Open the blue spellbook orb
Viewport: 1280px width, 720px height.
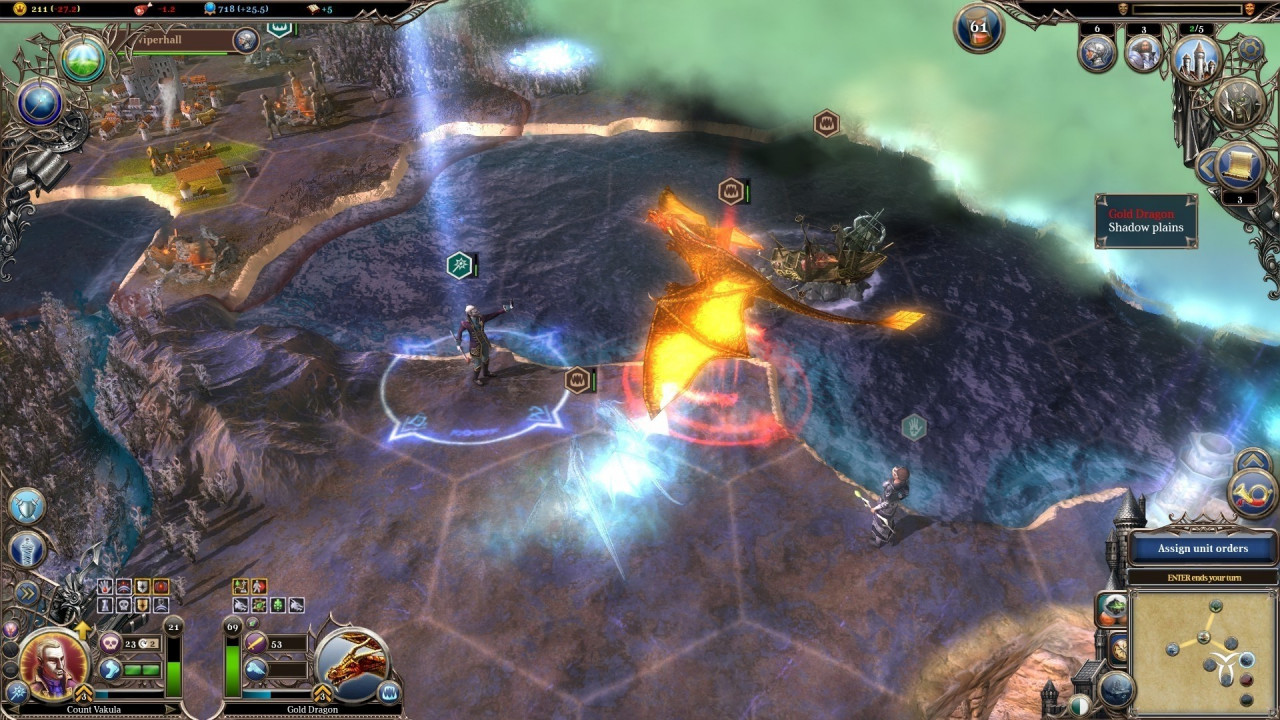point(40,102)
